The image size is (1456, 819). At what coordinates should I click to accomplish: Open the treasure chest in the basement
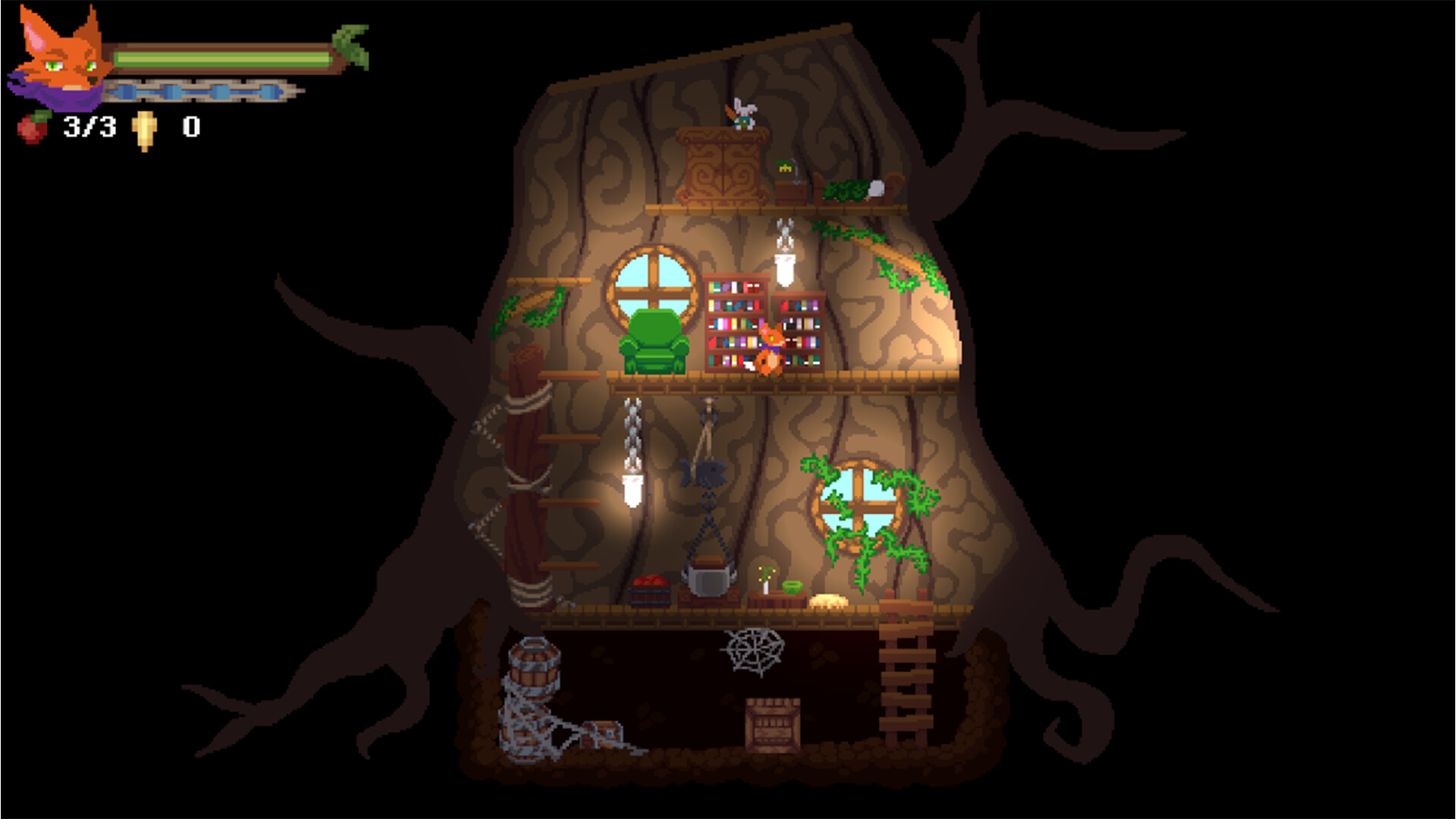(x=603, y=734)
